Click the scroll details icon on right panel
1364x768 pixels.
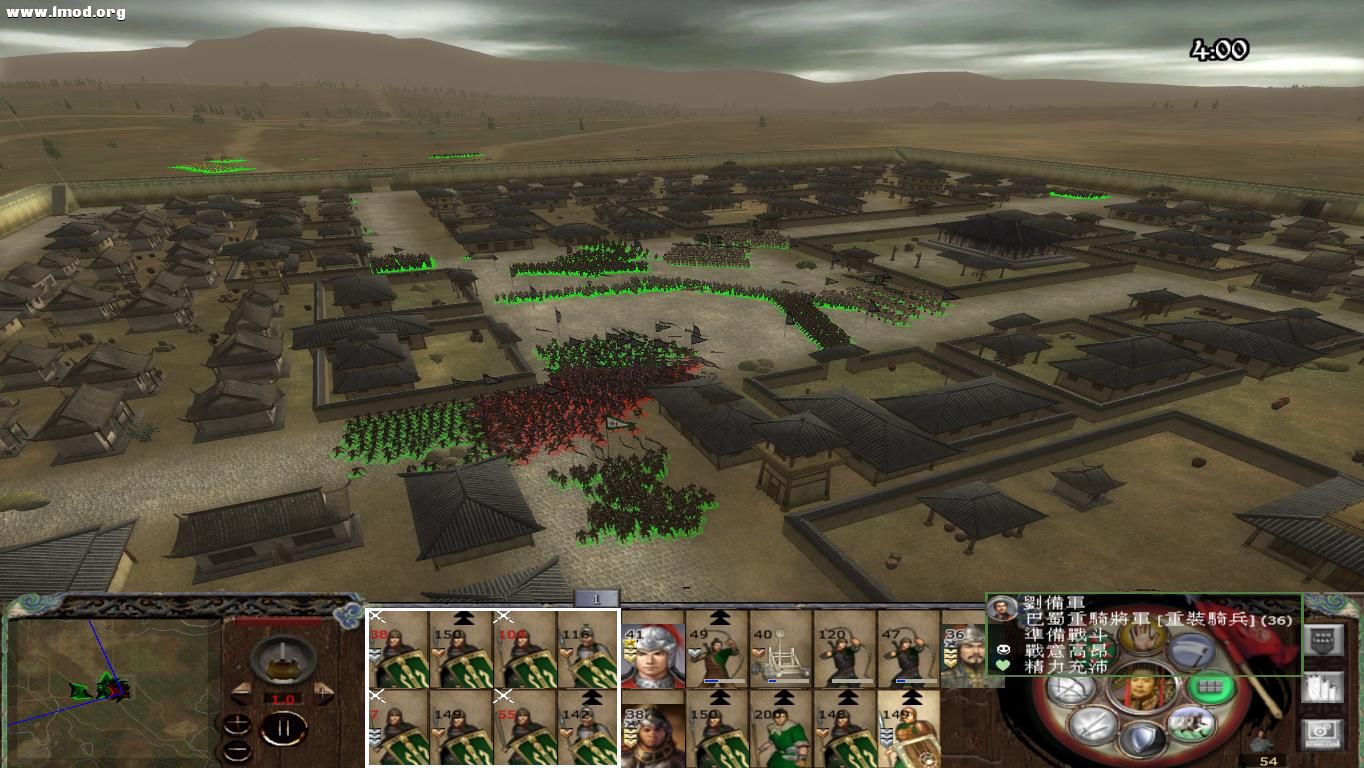coord(1322,686)
